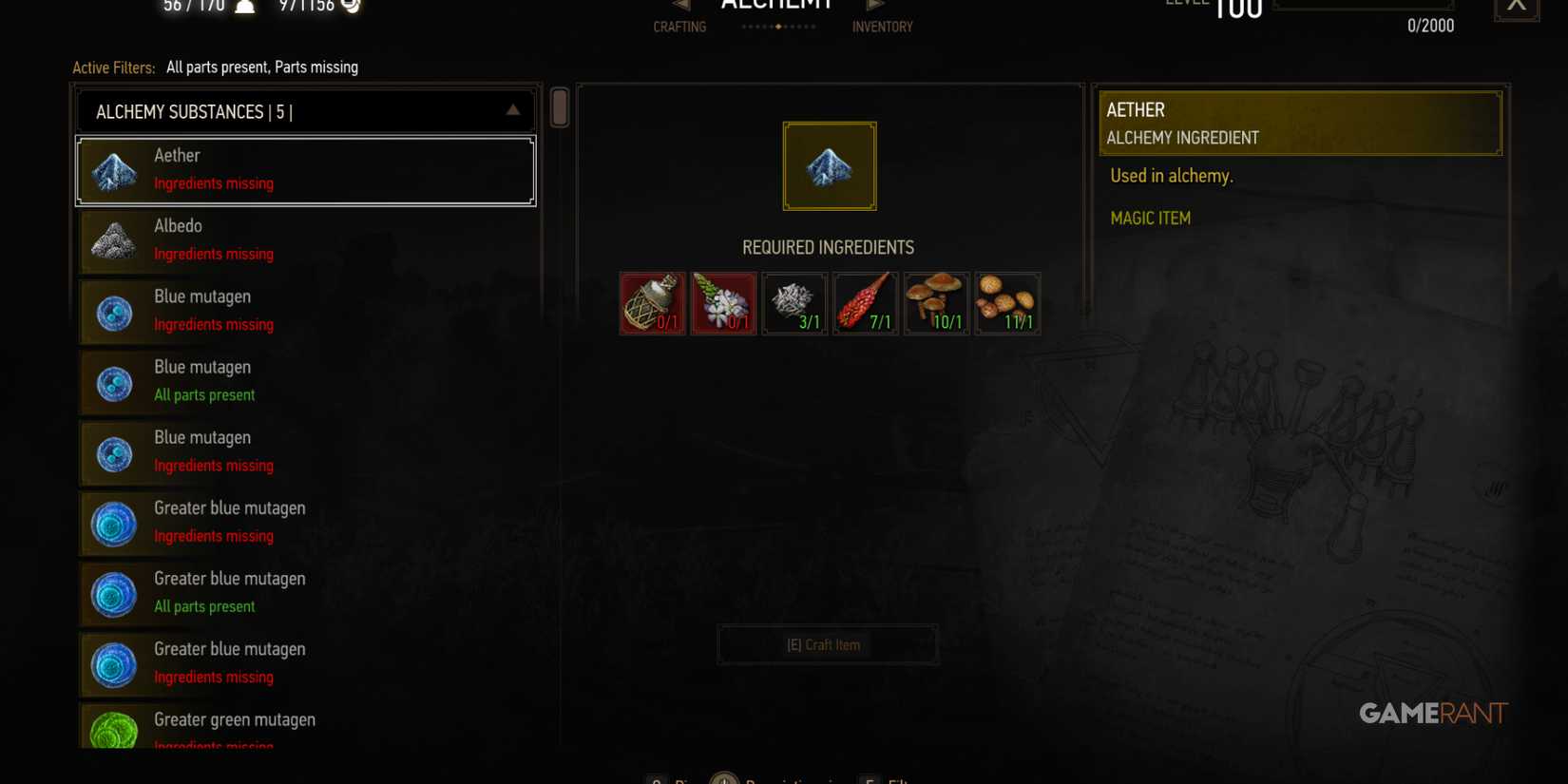This screenshot has height=784, width=1568.
Task: Switch to the CRAFTING tab
Action: (x=679, y=27)
